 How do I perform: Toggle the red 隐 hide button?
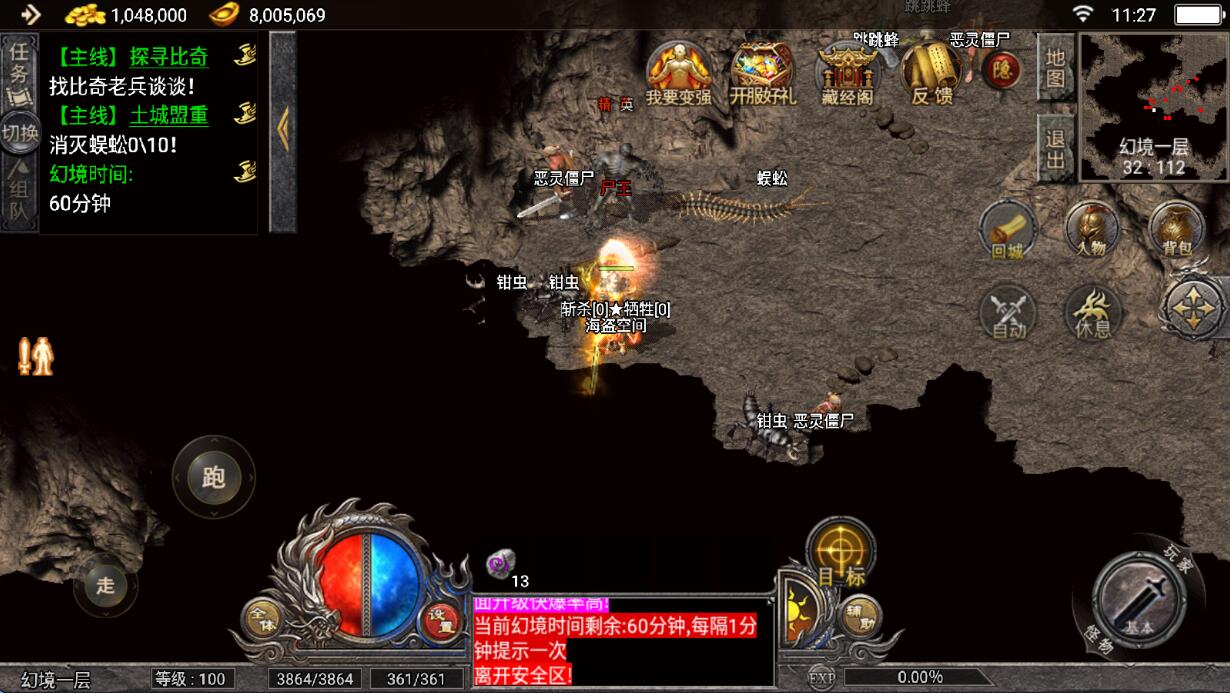(x=1000, y=69)
